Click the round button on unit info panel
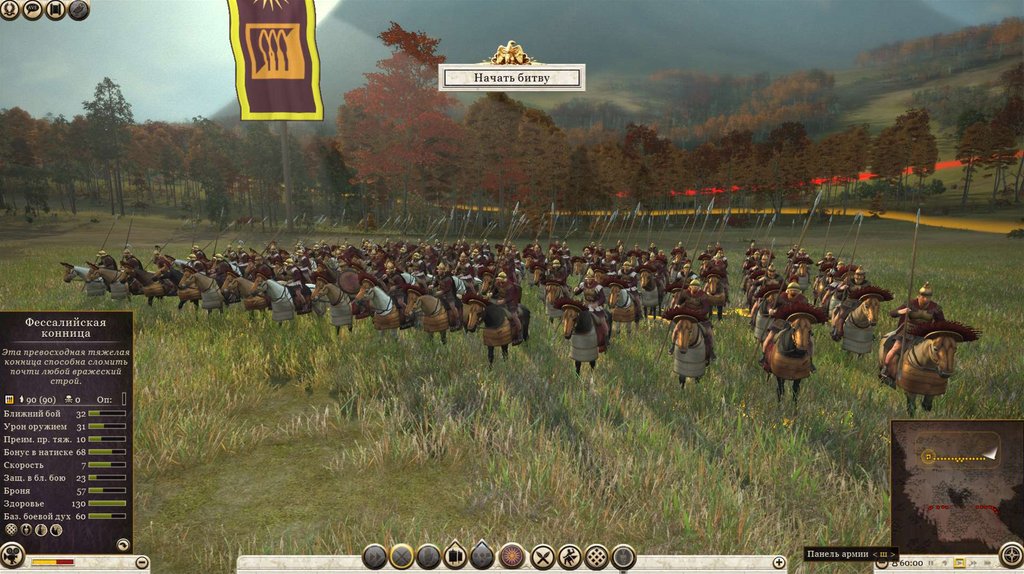Screen dimensions: 1024x574 (x=123, y=545)
